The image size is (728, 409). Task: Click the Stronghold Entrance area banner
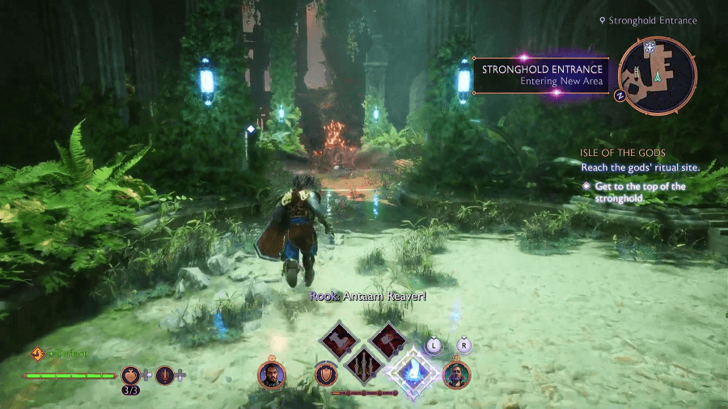pyautogui.click(x=541, y=75)
